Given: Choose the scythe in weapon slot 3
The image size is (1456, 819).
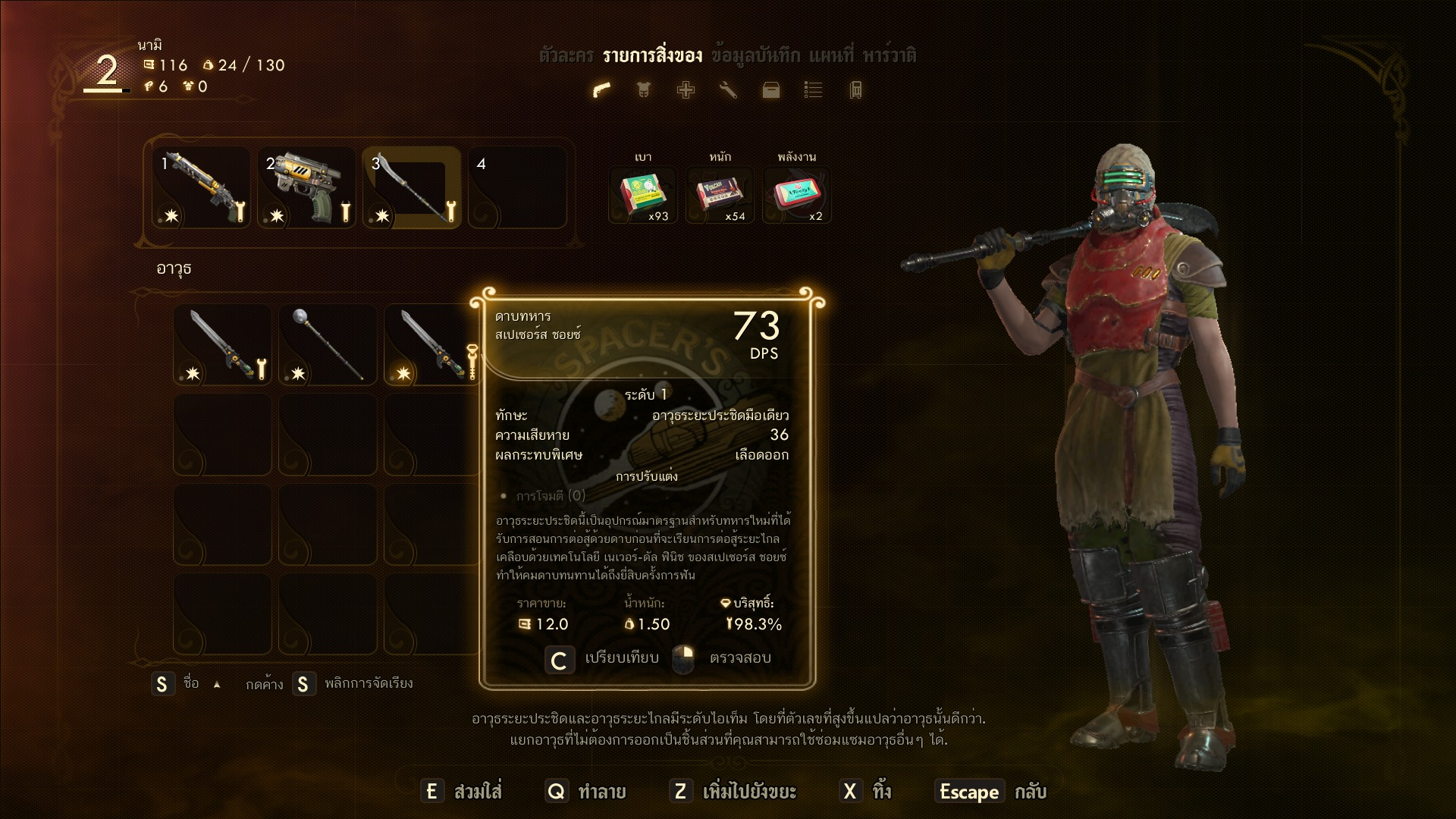Looking at the screenshot, I should point(412,188).
